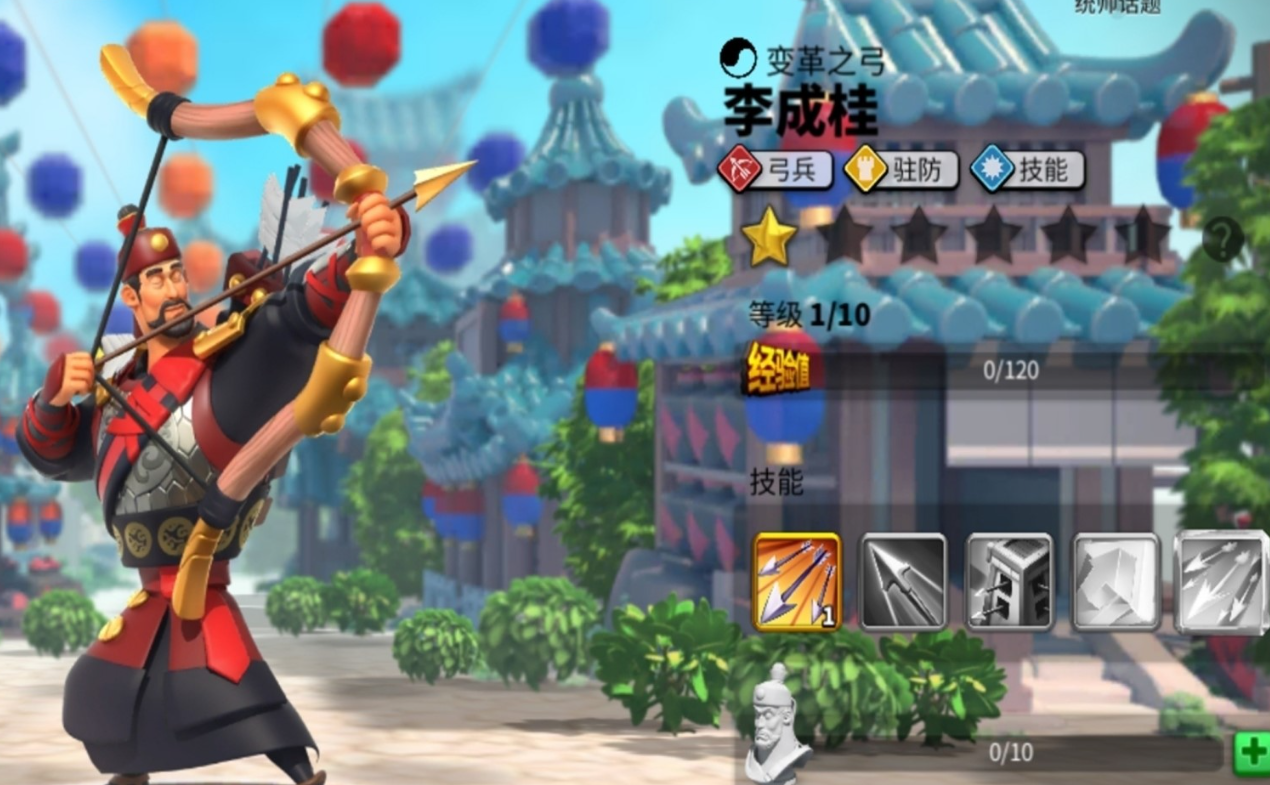Show the 驻防 garrison tag details
Viewport: 1270px width, 785px height.
click(901, 170)
